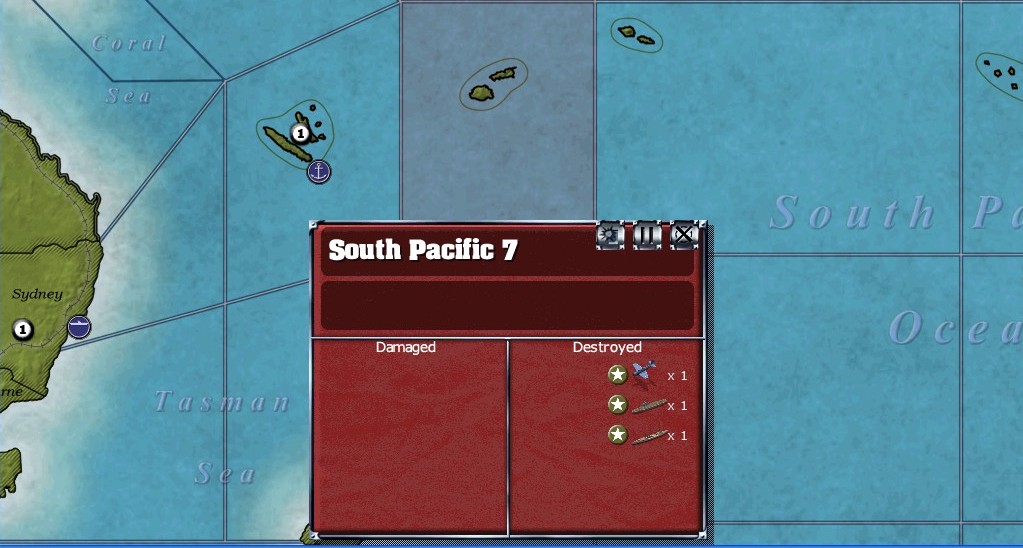Select the numbered marker at Sydney
This screenshot has width=1023, height=548.
point(23,329)
